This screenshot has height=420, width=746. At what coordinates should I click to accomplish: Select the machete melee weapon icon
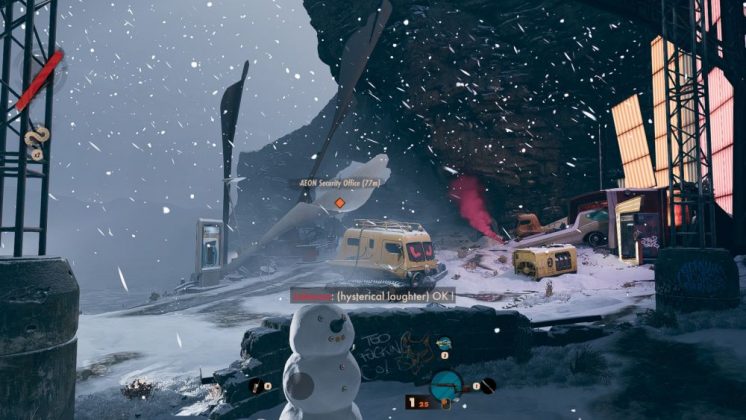(x=487, y=385)
